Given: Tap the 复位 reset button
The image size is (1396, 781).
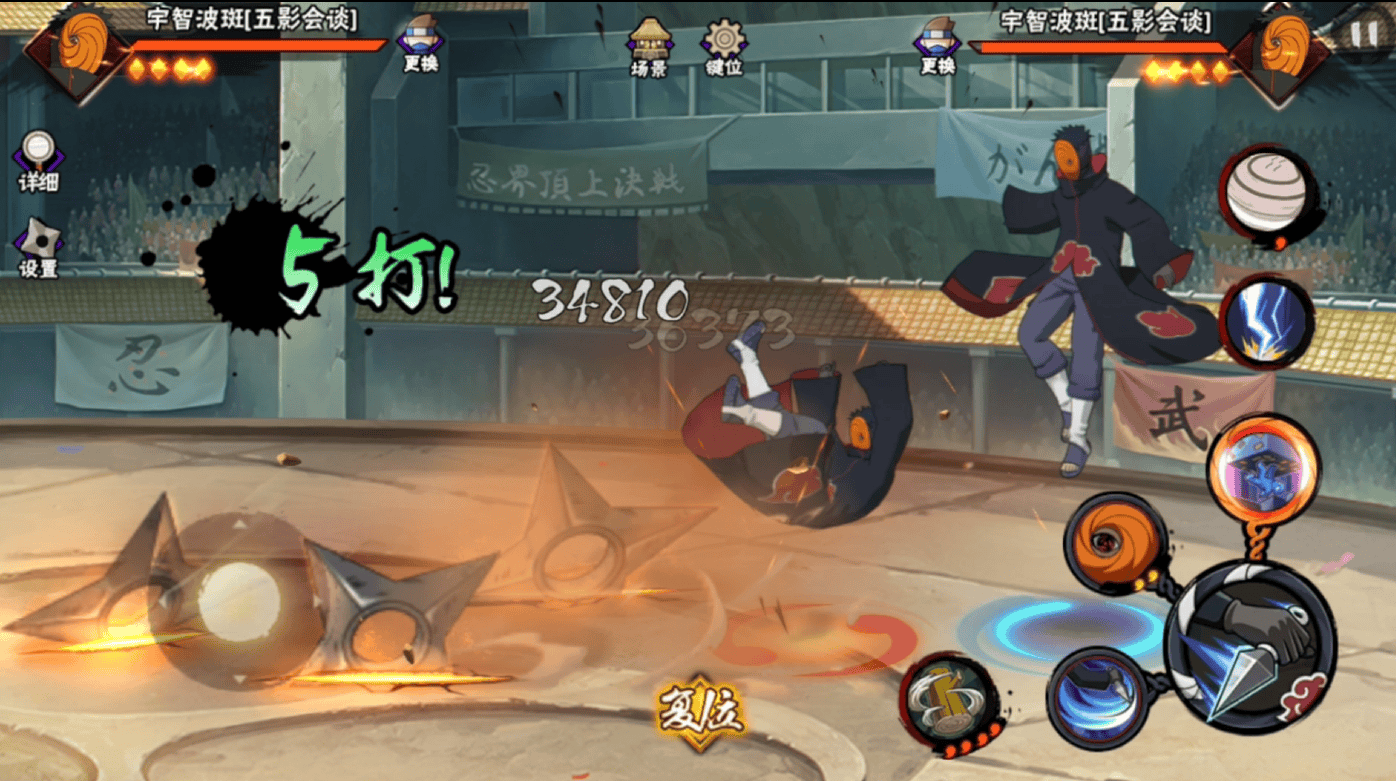Looking at the screenshot, I should coord(700,712).
